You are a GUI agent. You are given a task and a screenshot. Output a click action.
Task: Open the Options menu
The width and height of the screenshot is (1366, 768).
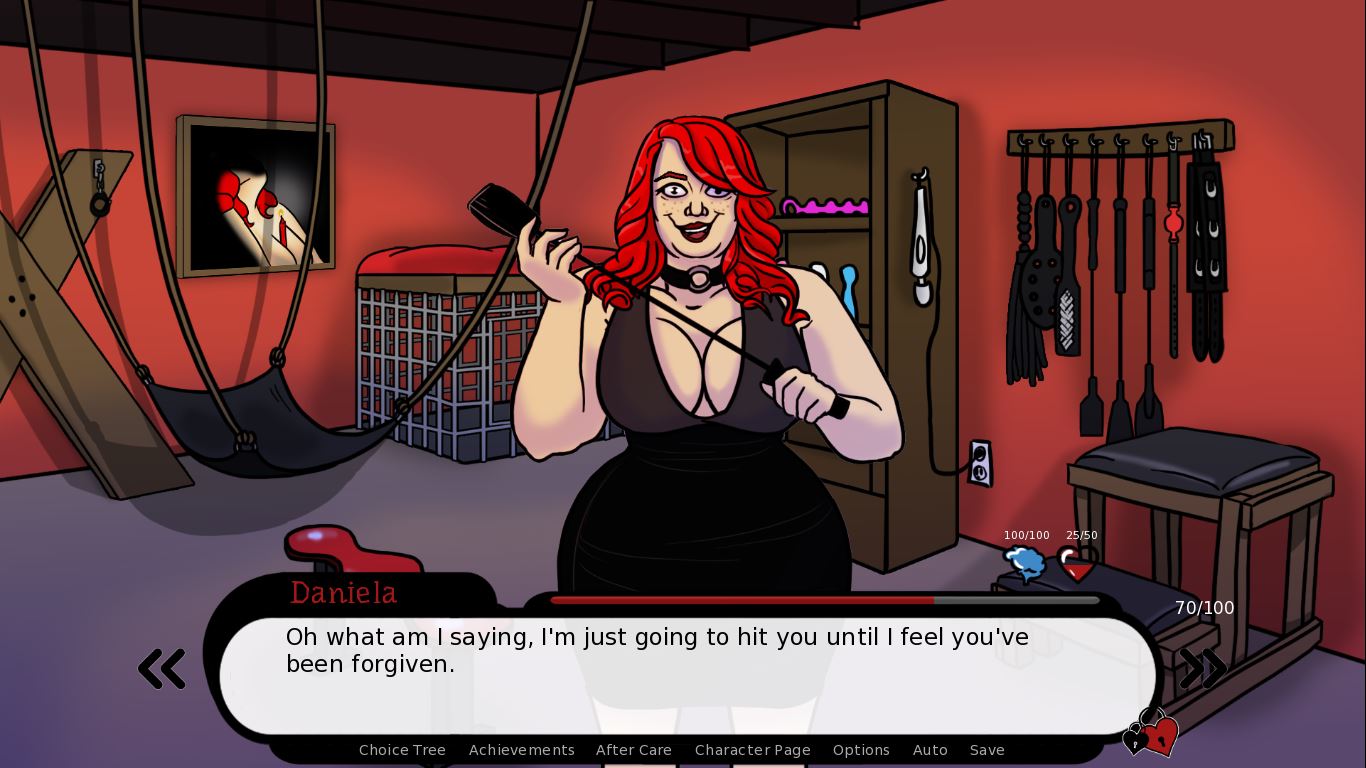[x=861, y=750]
